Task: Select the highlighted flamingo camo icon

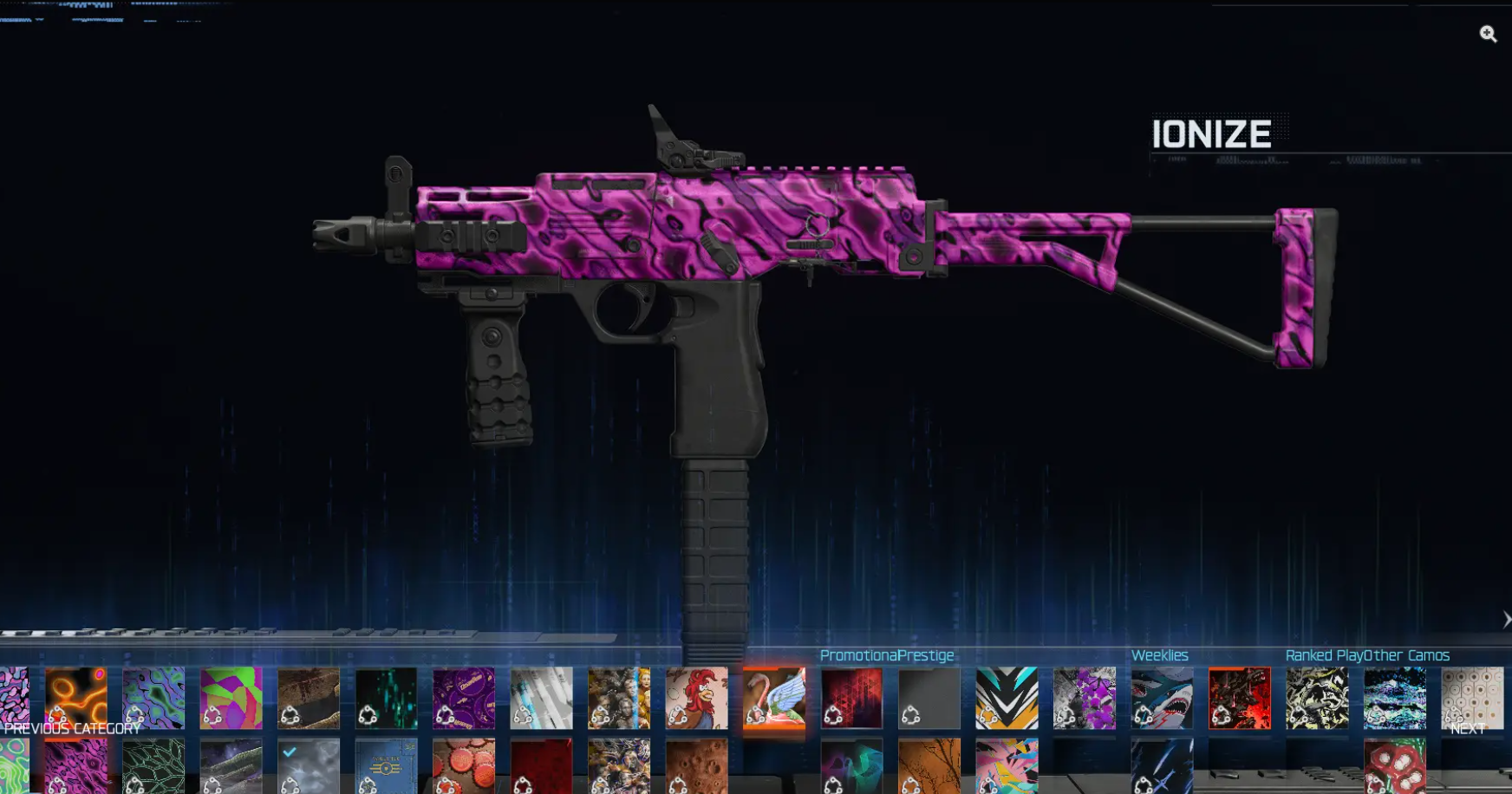Action: tap(776, 698)
